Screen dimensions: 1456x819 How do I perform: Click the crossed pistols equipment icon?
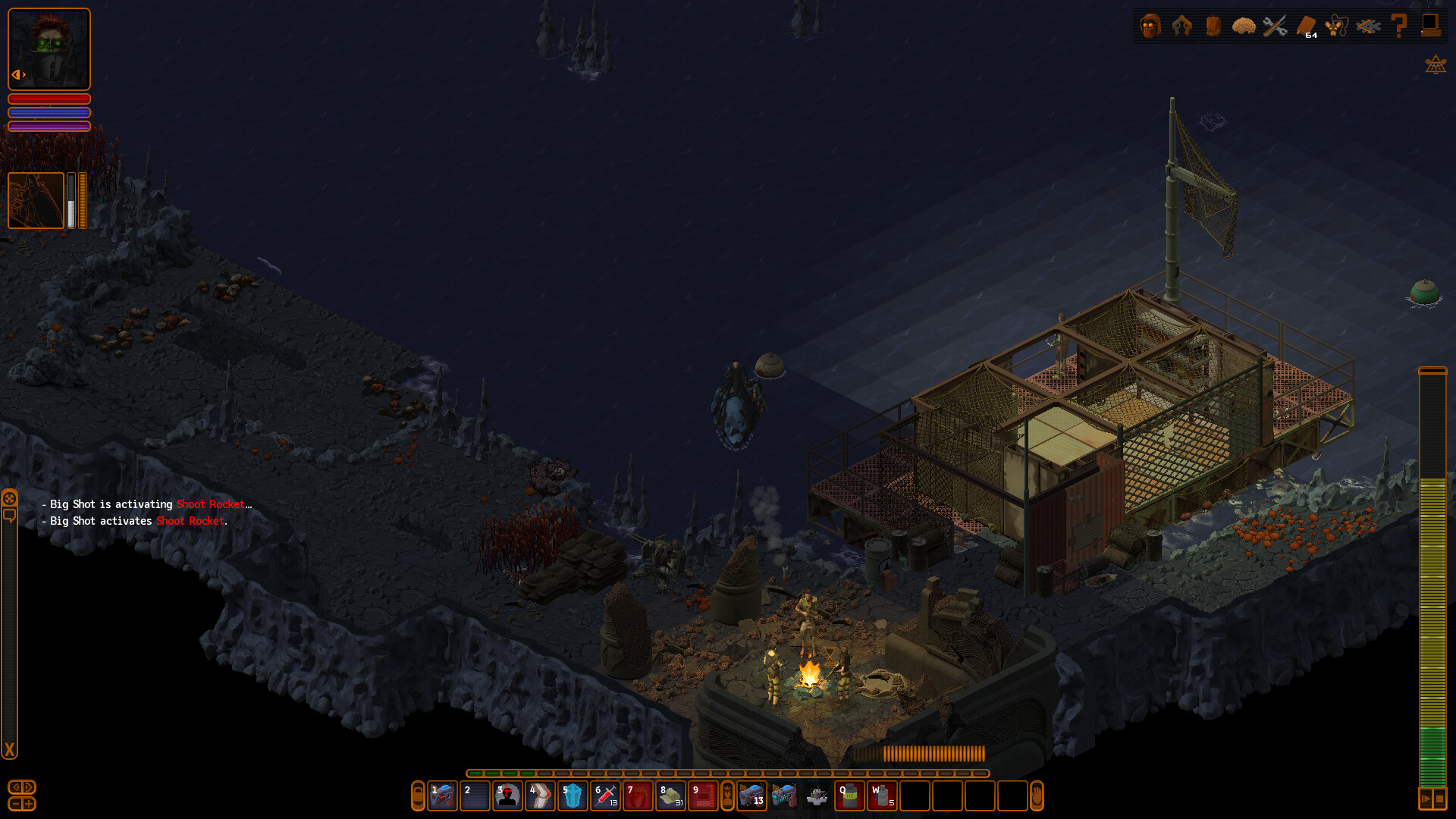tap(1181, 25)
